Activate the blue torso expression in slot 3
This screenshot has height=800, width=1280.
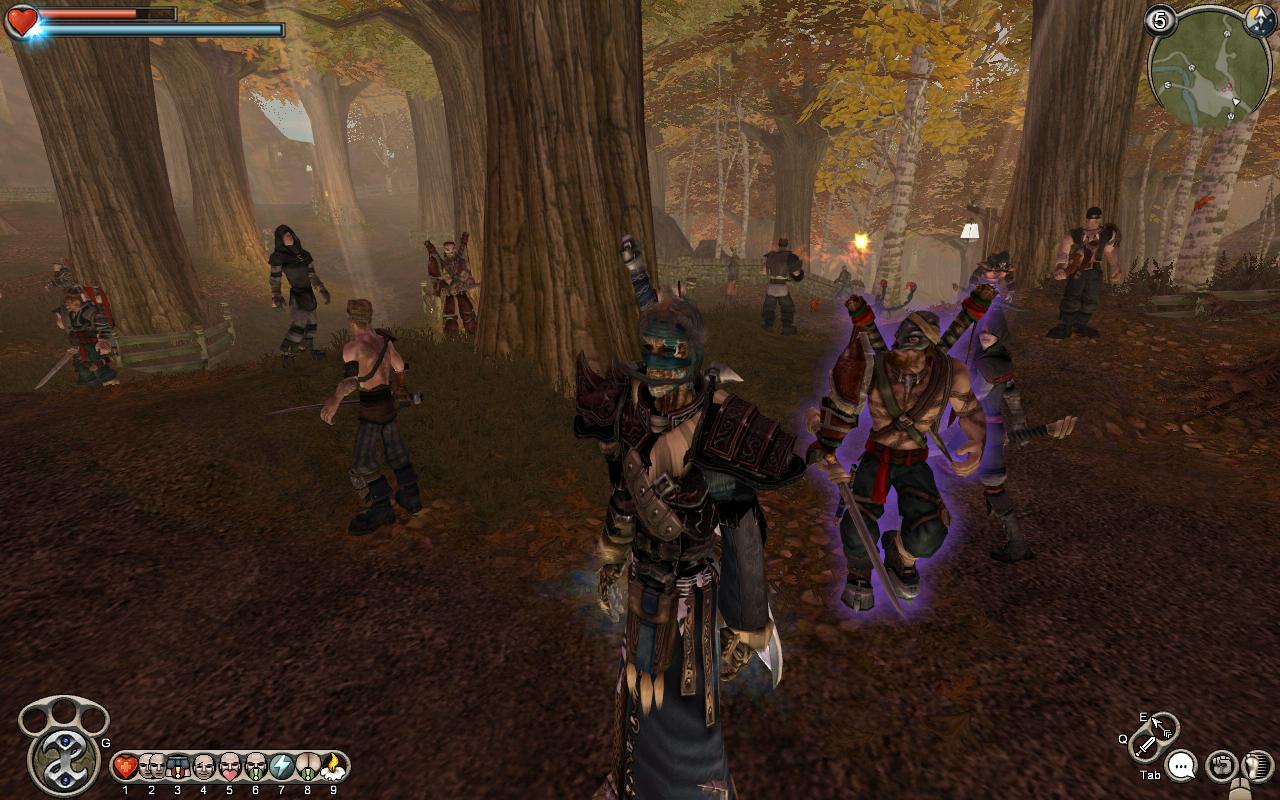tap(177, 767)
